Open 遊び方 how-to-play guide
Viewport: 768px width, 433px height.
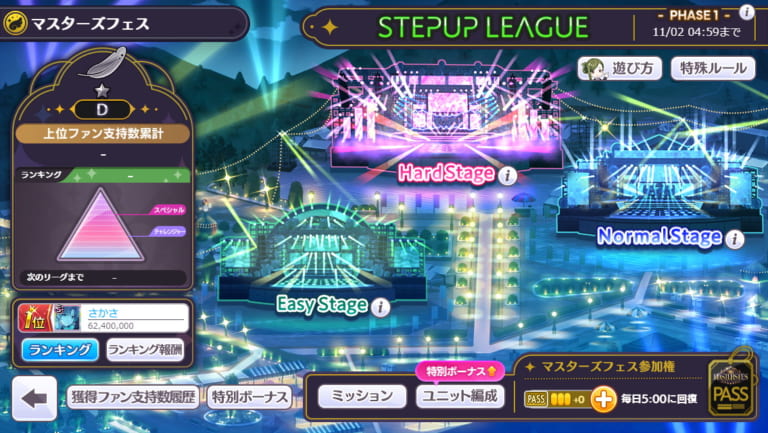[x=620, y=68]
